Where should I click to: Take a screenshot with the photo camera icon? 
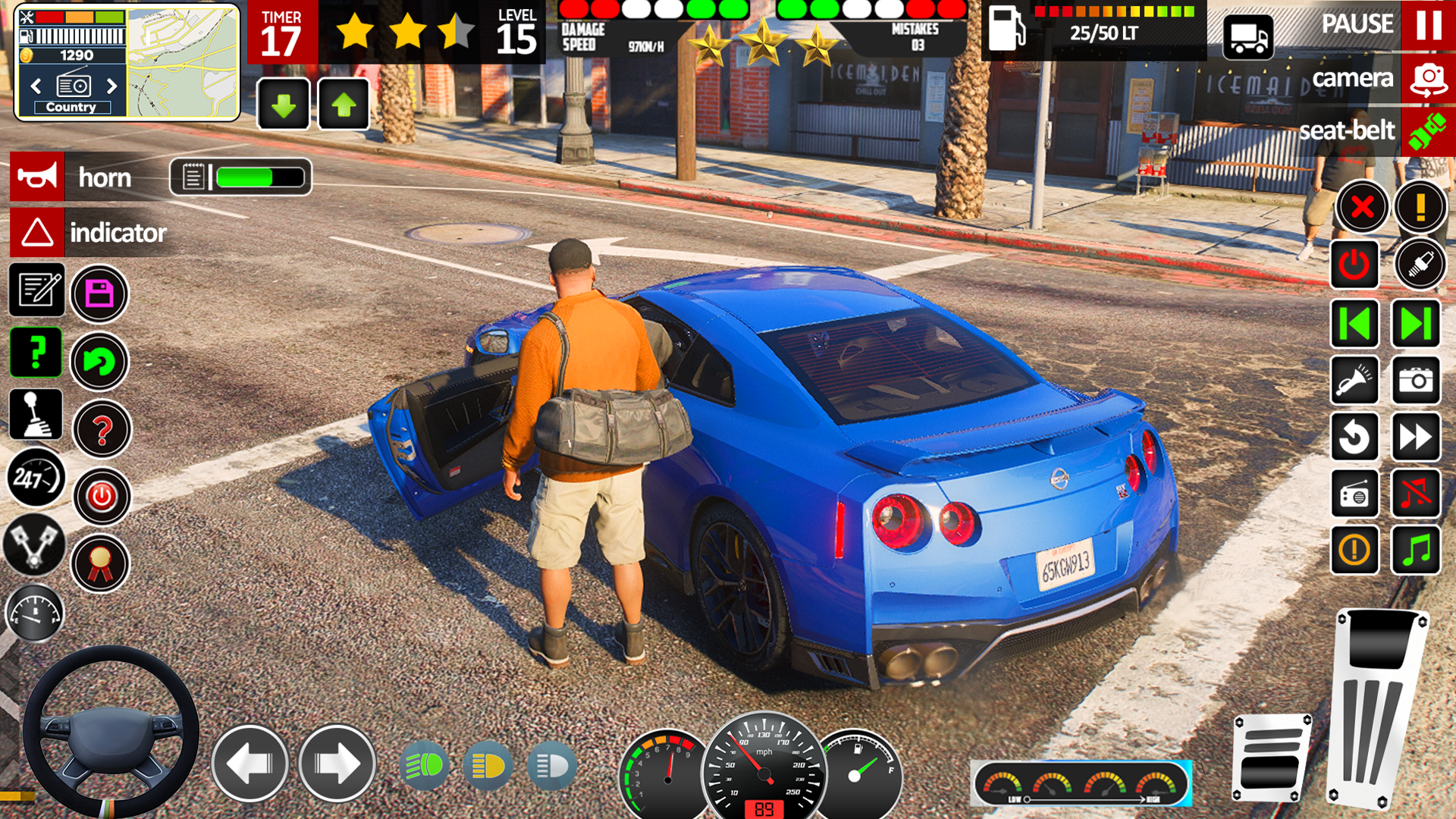tap(1416, 380)
